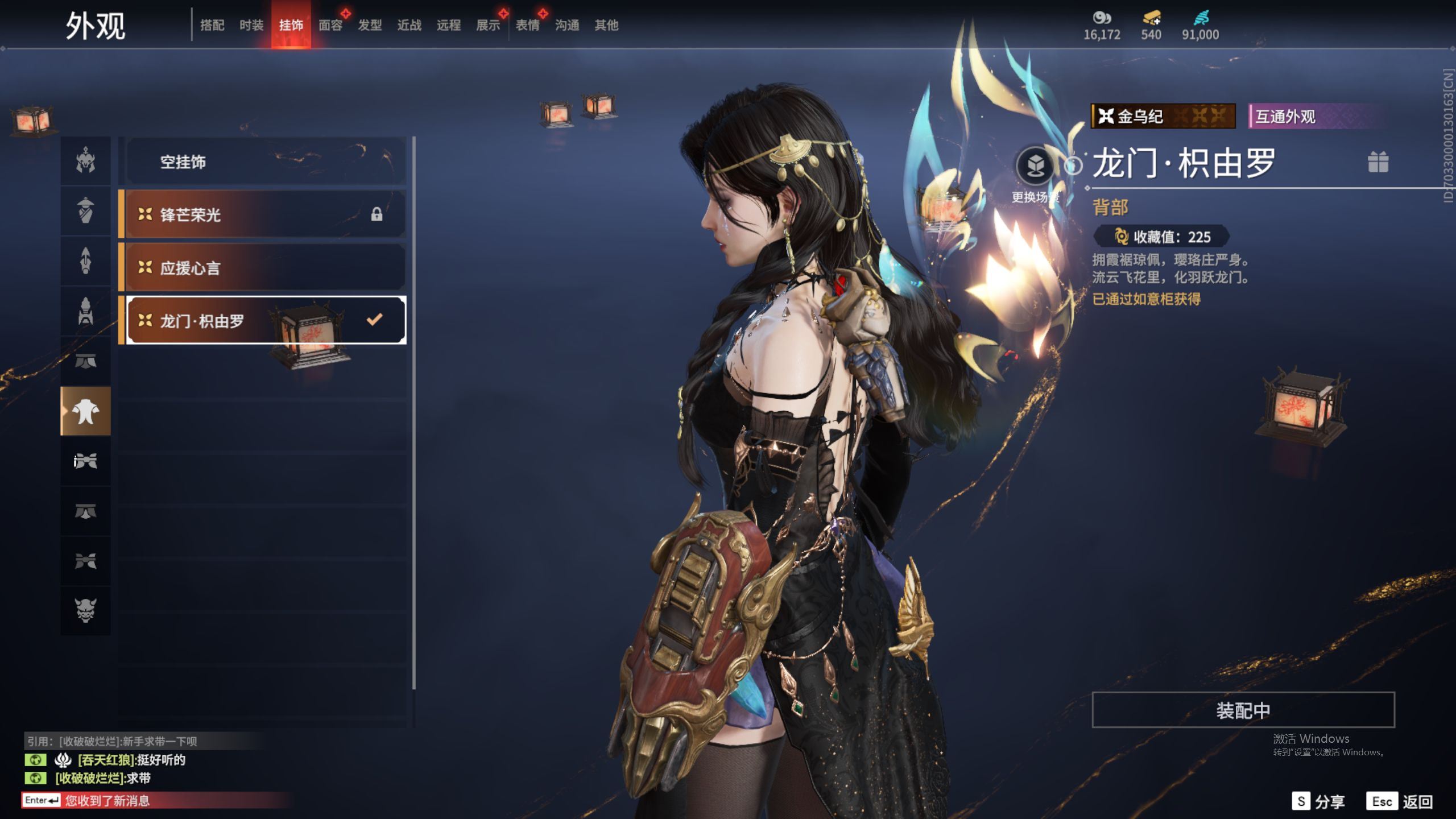Choose the 空挂饰 empty accessory entry
Image resolution: width=1456 pixels, height=819 pixels.
264,162
